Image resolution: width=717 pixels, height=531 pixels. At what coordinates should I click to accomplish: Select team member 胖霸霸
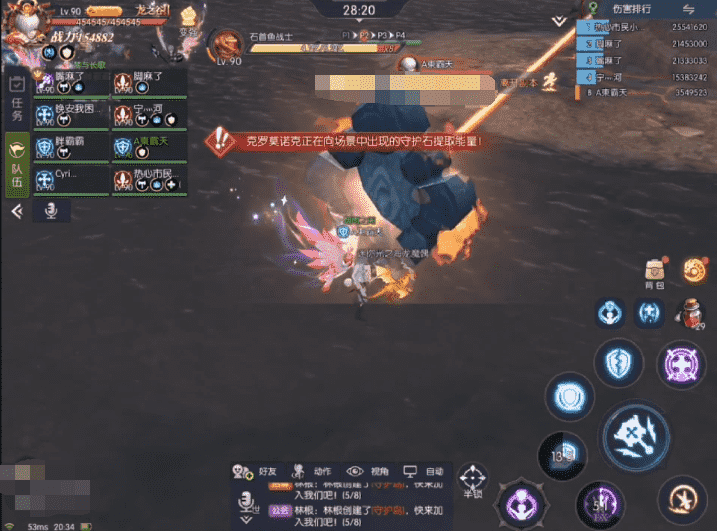71,148
